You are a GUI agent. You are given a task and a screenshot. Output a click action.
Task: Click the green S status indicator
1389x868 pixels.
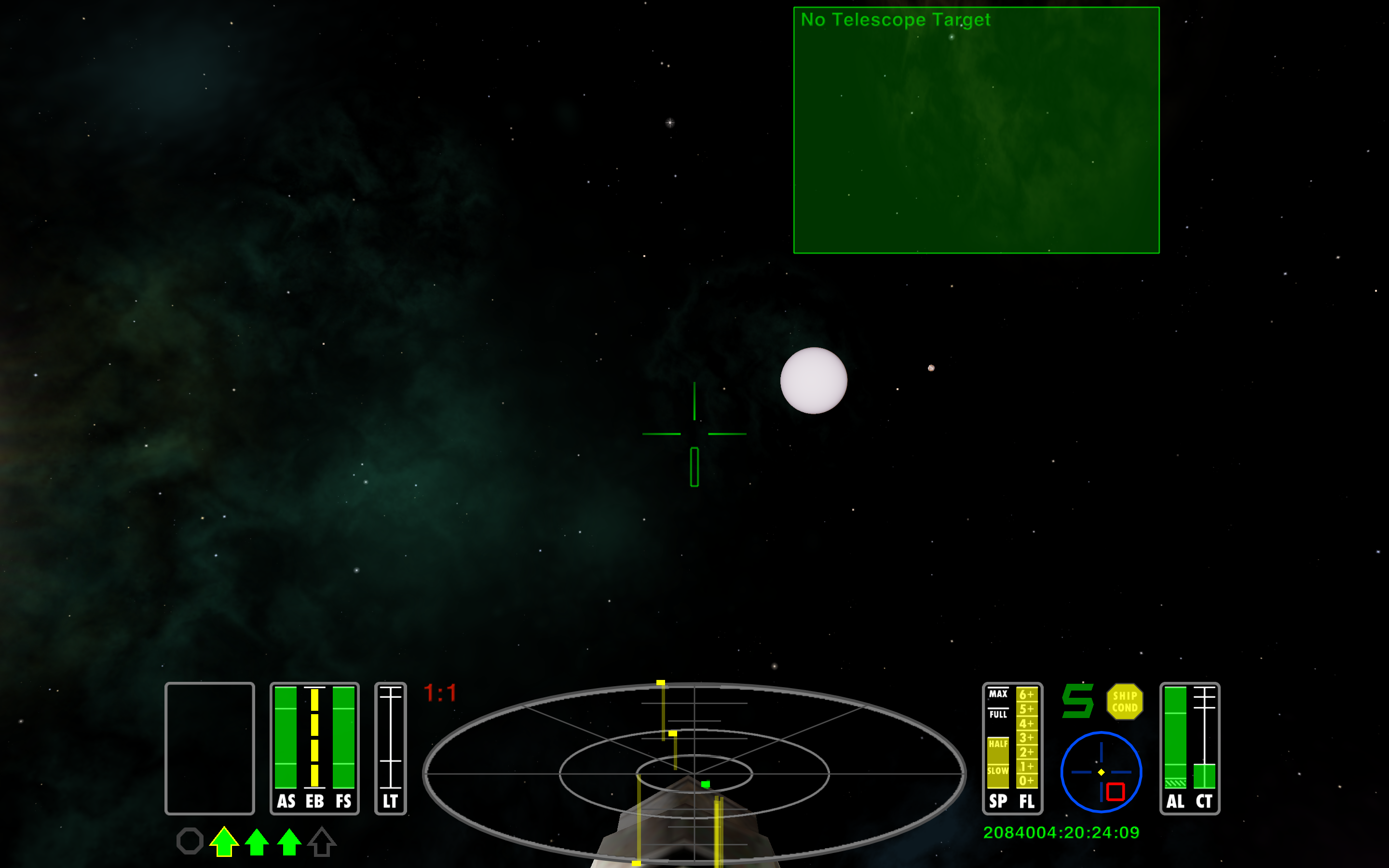coord(1077,701)
